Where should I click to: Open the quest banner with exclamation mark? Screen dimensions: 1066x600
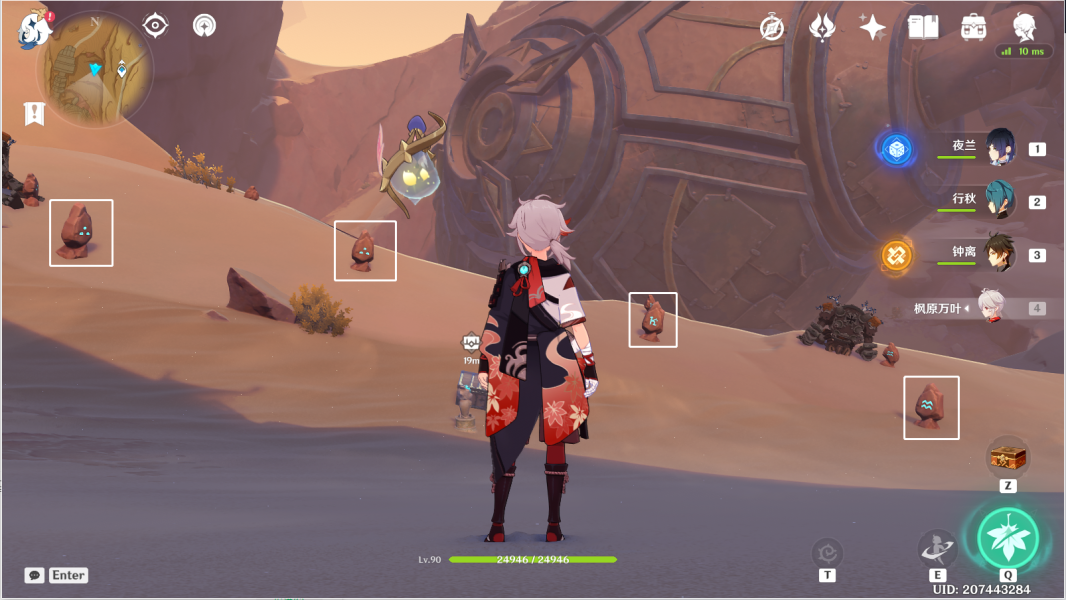[35, 114]
